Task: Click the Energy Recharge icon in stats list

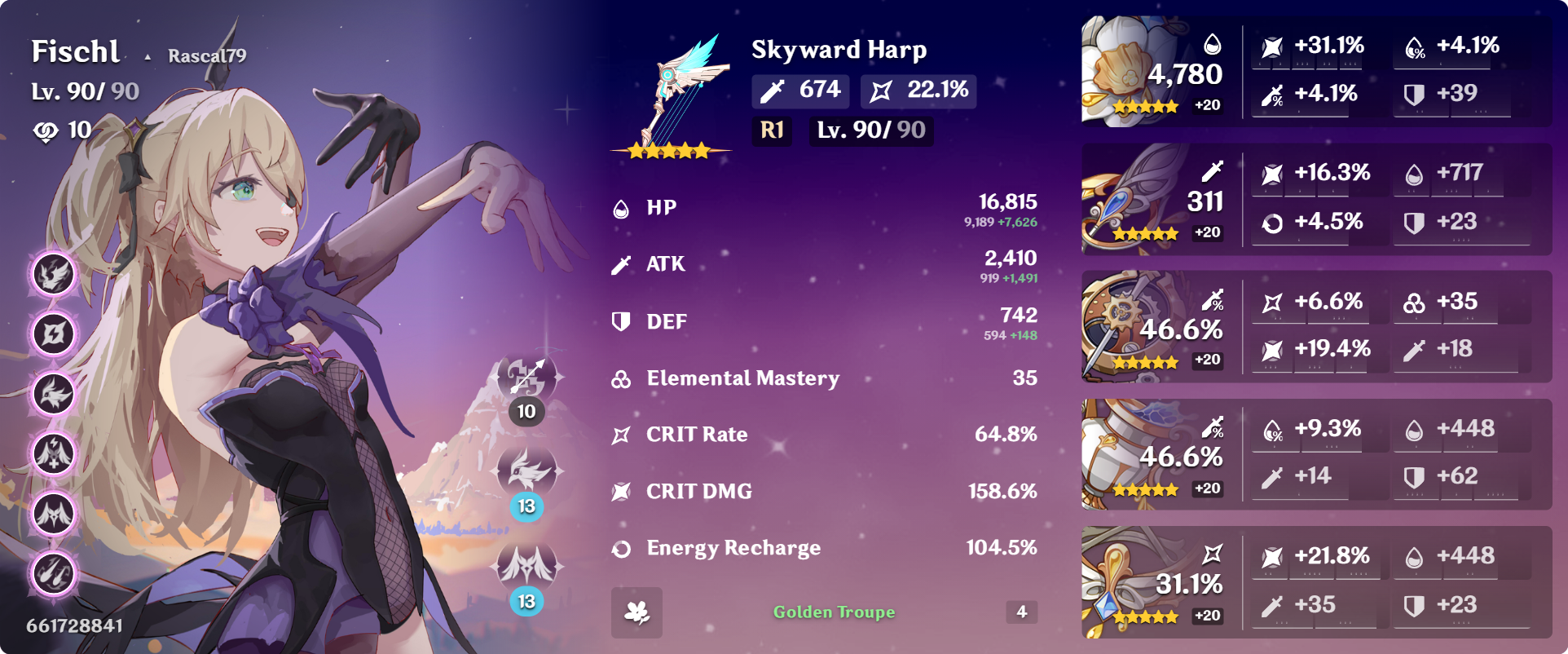Action: tap(621, 548)
